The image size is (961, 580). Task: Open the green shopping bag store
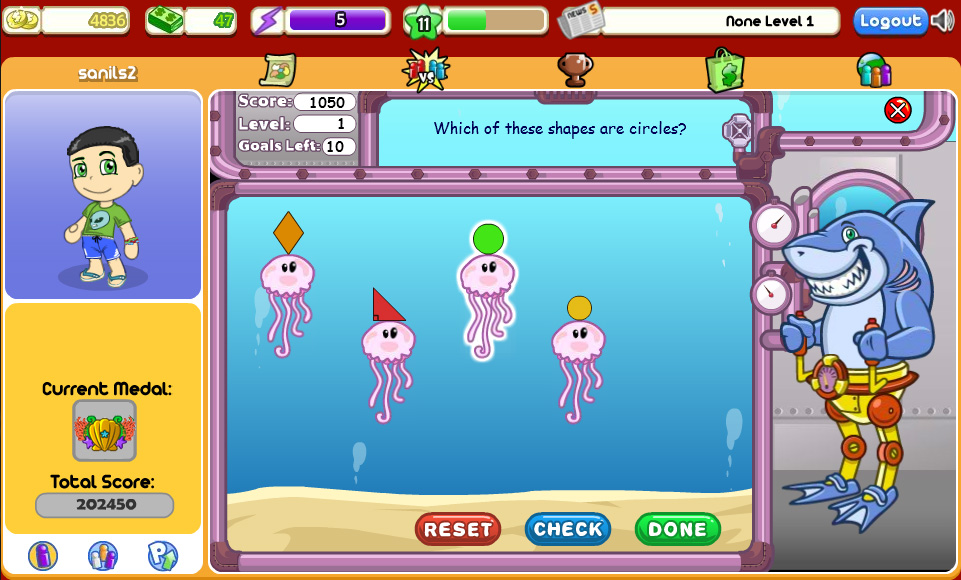[724, 69]
